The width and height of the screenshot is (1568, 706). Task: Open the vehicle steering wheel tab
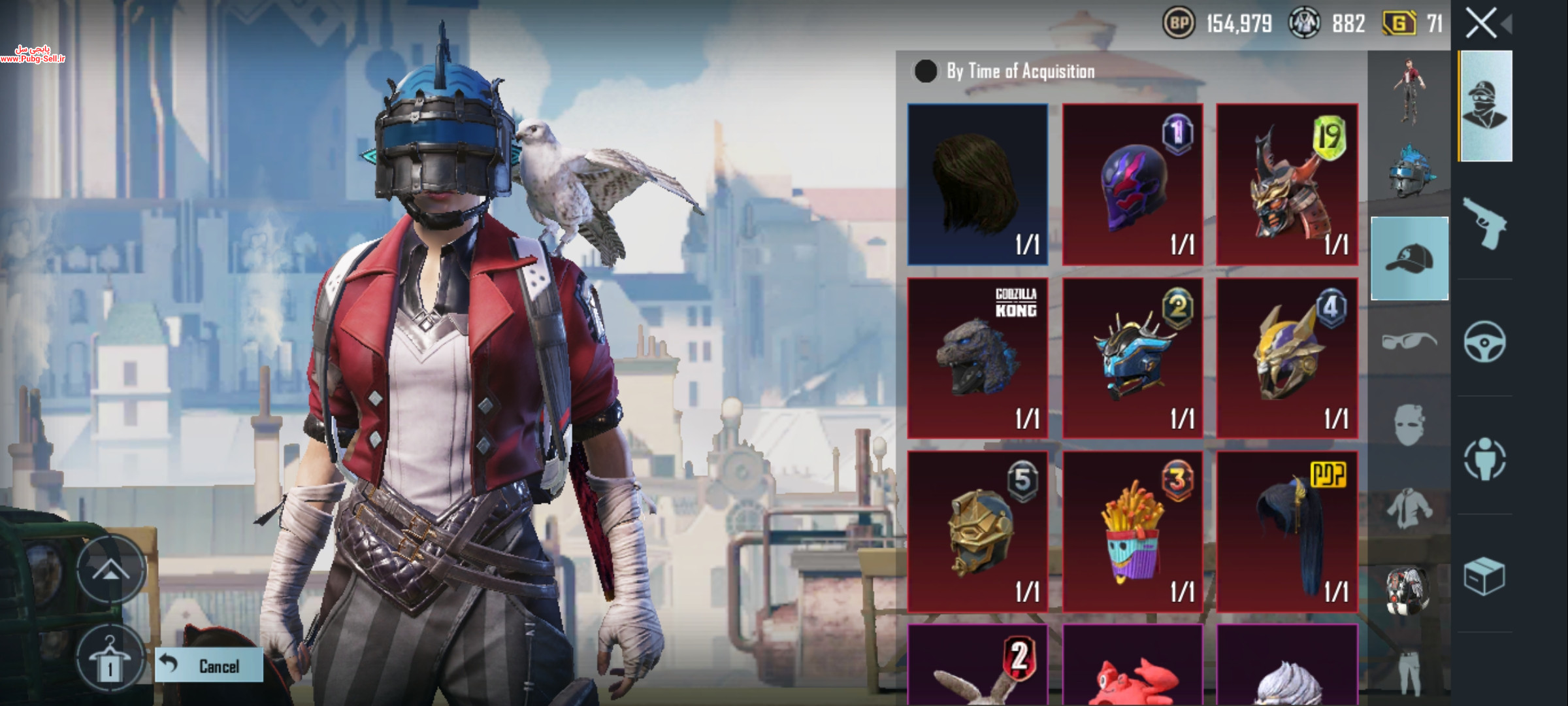click(1484, 341)
